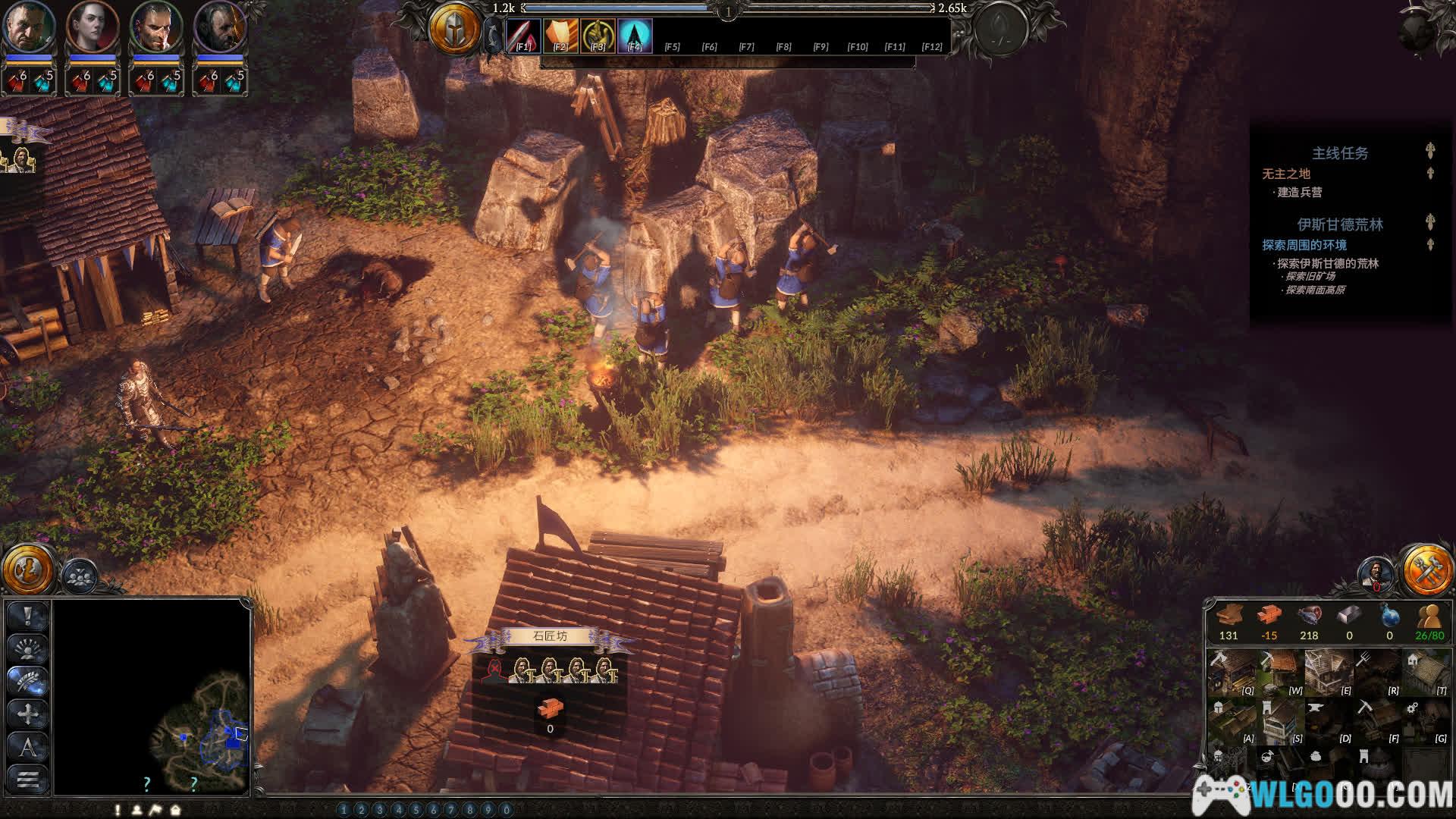Select control group number 1
The width and height of the screenshot is (1456, 819).
click(x=344, y=810)
